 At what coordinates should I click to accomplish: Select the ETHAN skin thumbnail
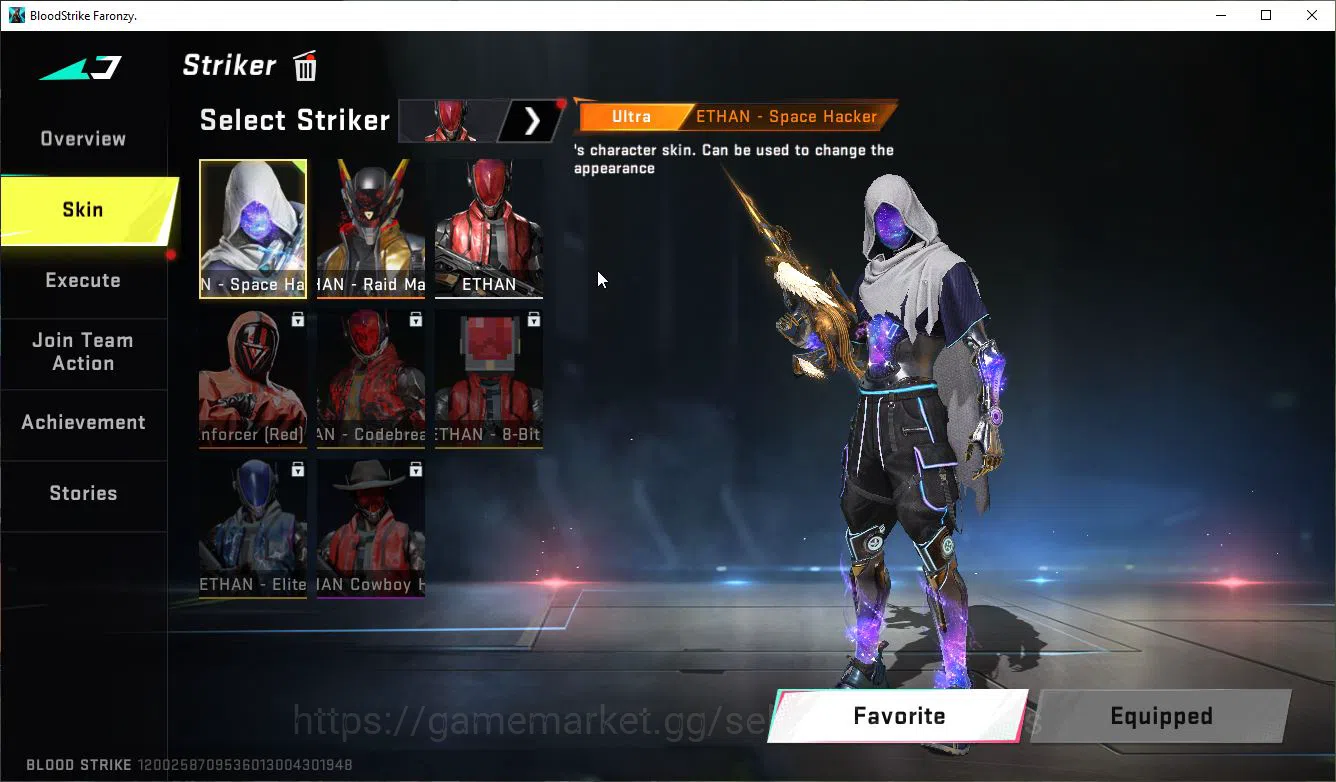click(x=488, y=229)
